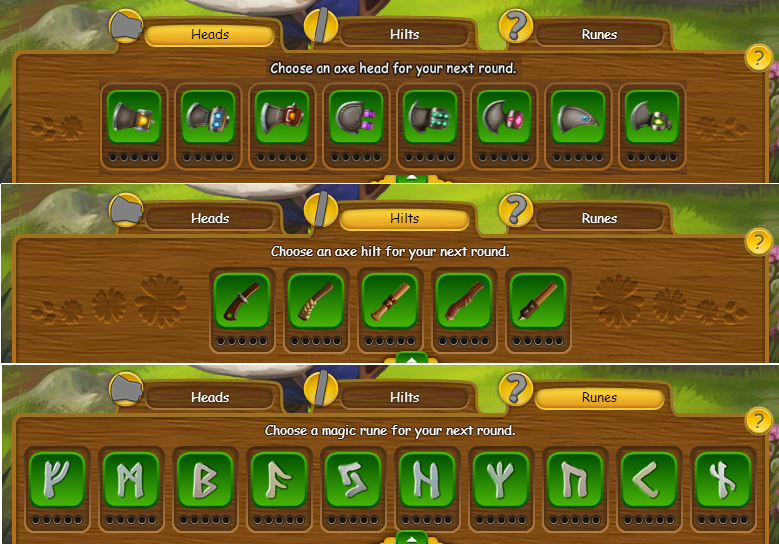Viewport: 779px width, 544px height.
Task: Click the highlighted yellow Runes tab
Action: [x=599, y=398]
